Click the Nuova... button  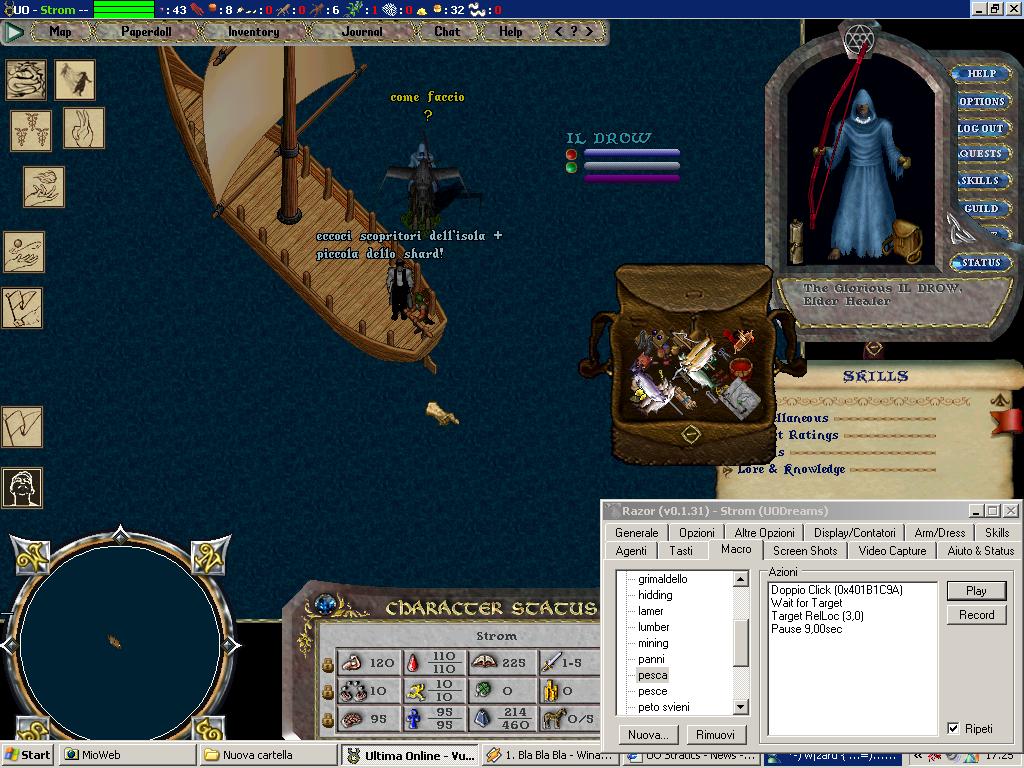coord(647,735)
